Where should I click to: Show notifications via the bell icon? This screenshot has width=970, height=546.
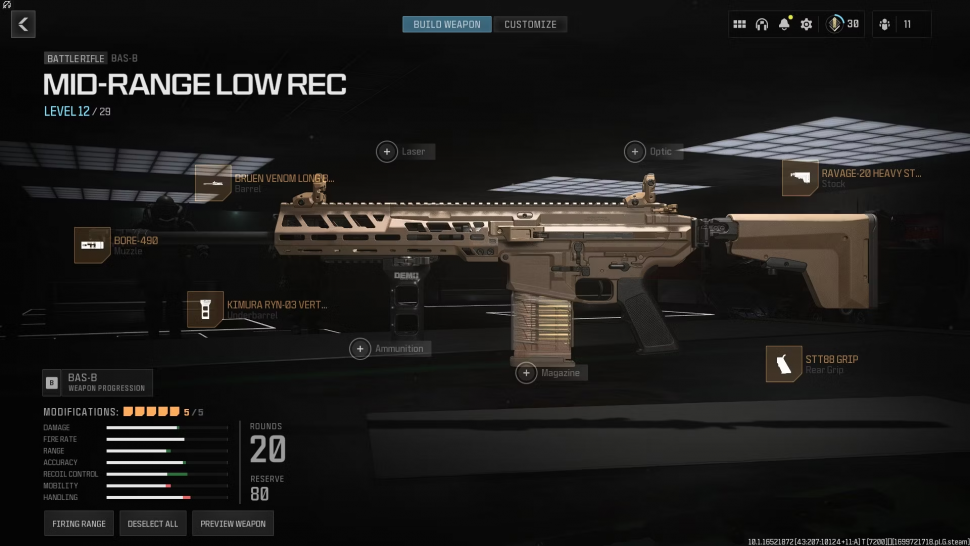(784, 24)
